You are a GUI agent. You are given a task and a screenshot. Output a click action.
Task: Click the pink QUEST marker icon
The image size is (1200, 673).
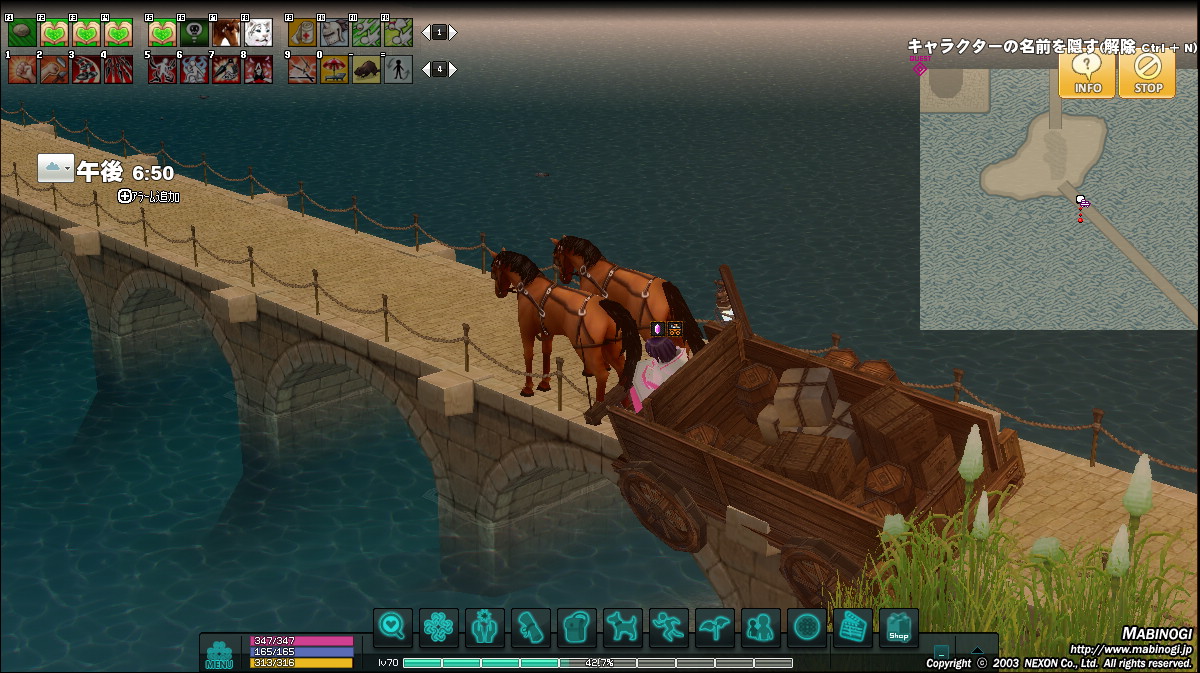coord(920,66)
